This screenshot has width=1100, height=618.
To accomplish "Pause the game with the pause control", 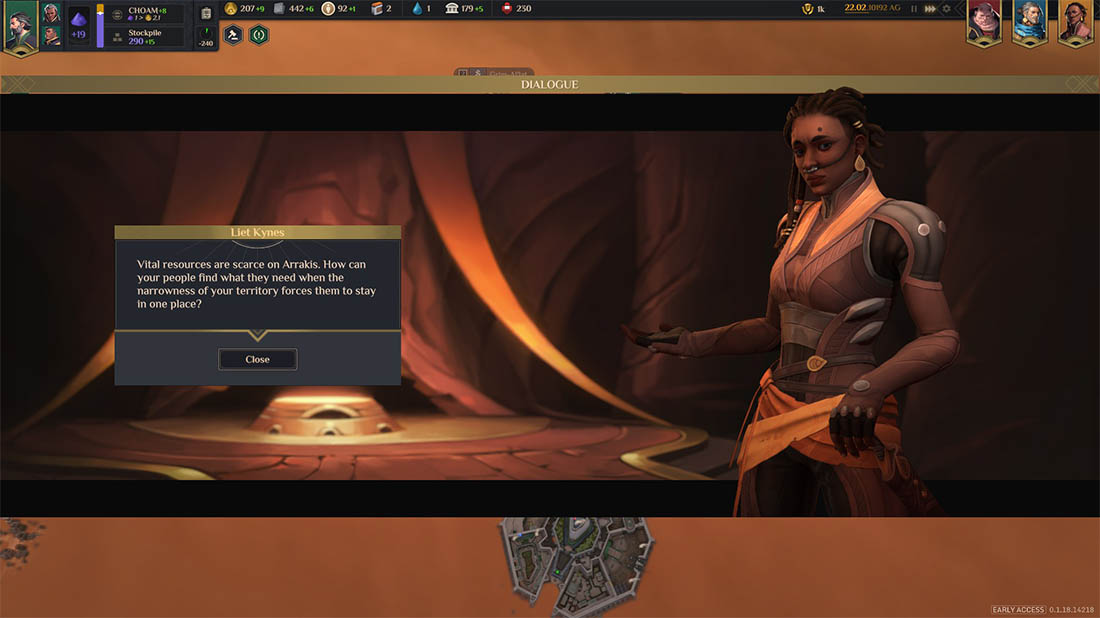I will pos(913,9).
